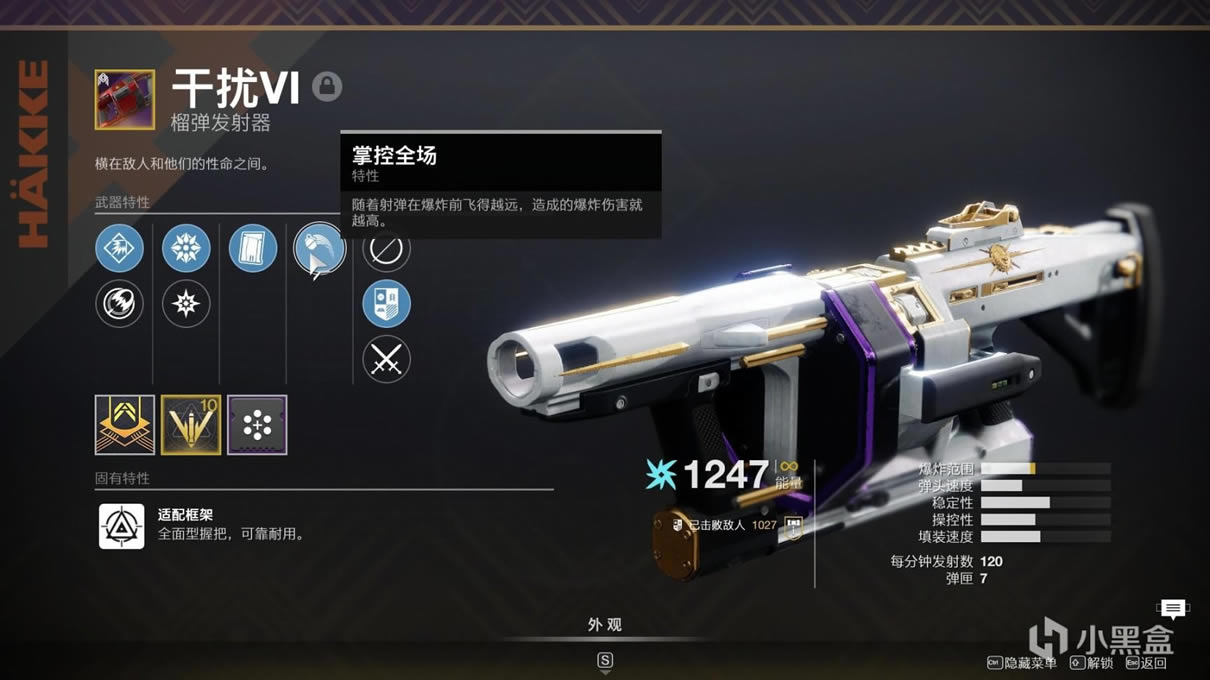Choose the swirling projectile perk icon

tap(120, 303)
